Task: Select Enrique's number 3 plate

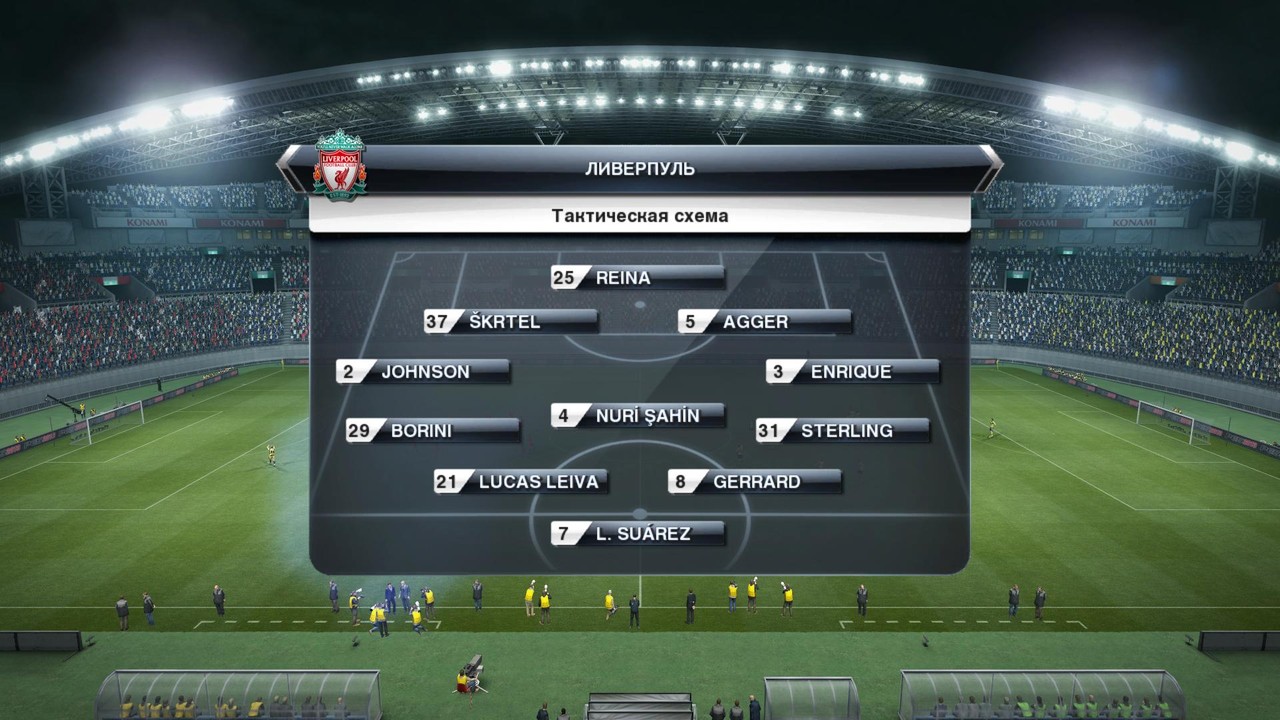Action: (853, 372)
